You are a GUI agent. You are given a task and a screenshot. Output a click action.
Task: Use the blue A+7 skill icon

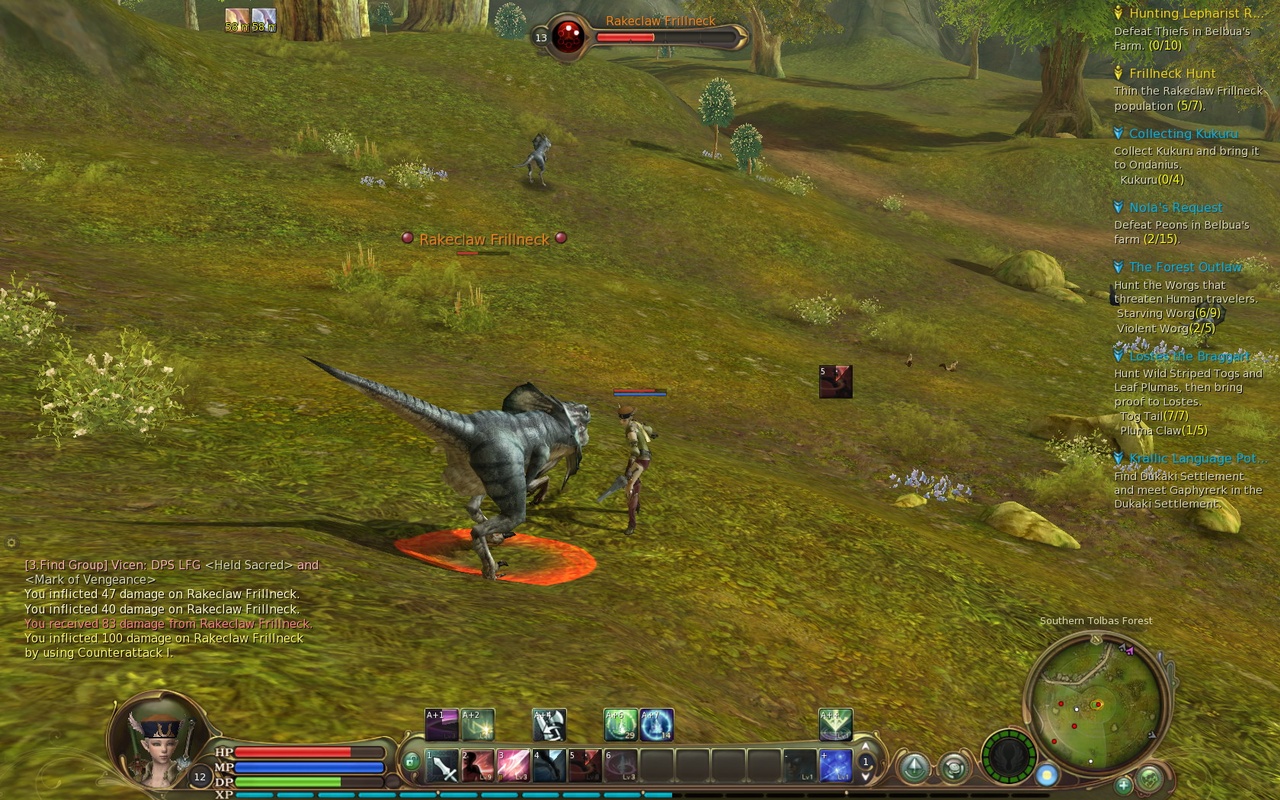[x=655, y=722]
